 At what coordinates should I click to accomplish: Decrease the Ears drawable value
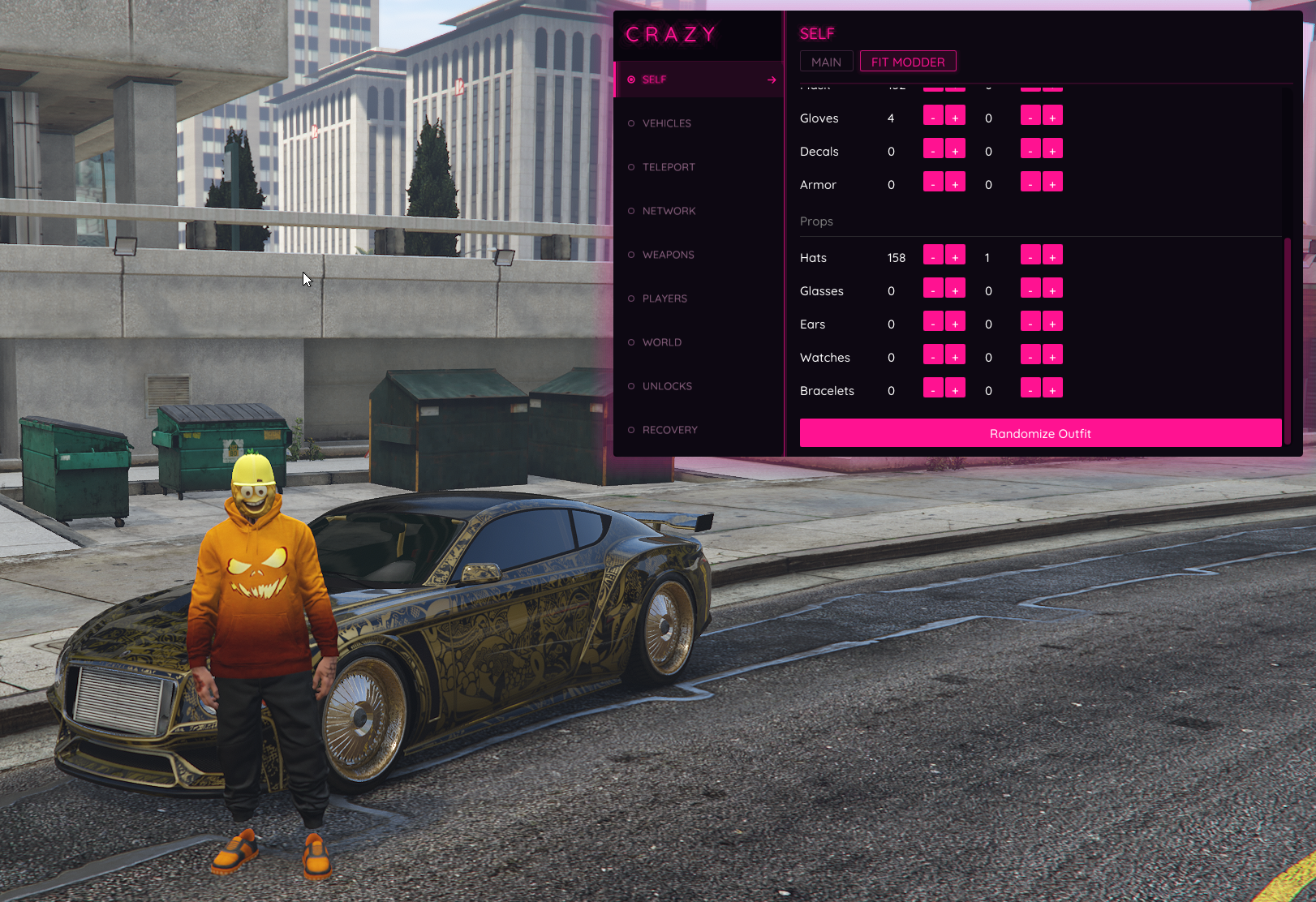(x=933, y=323)
